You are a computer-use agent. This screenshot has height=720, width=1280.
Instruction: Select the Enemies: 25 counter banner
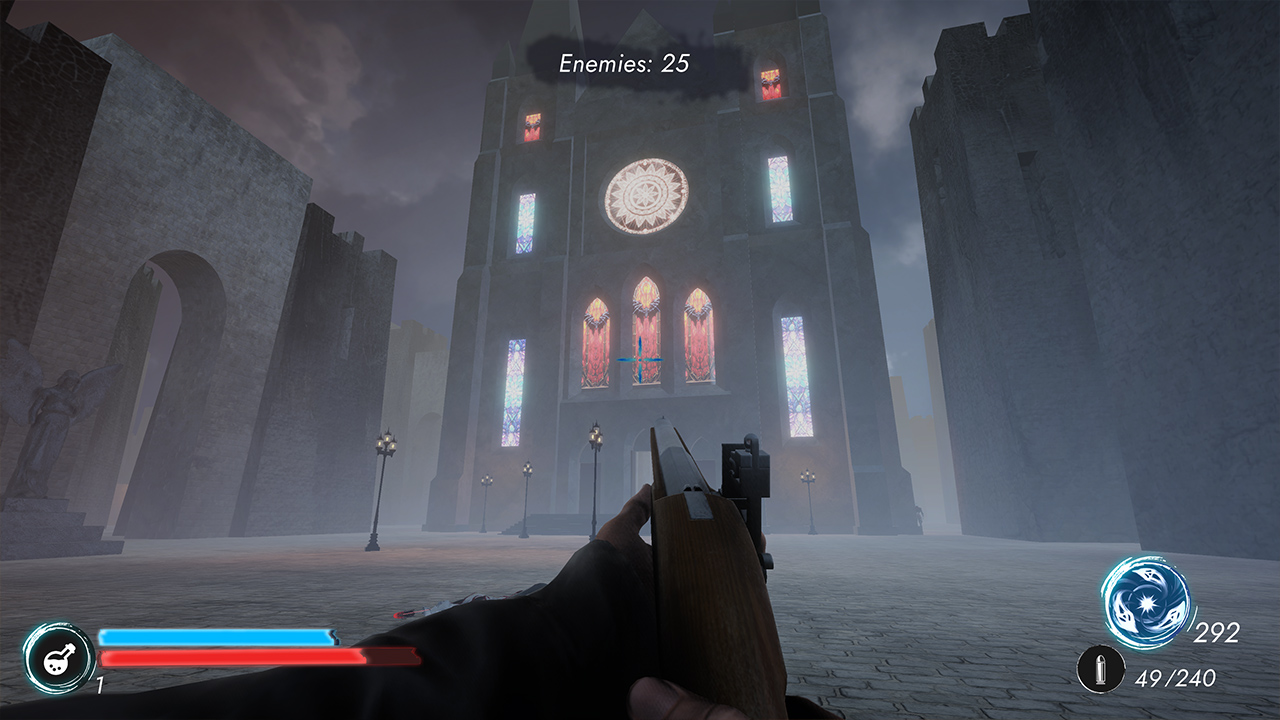tap(622, 64)
